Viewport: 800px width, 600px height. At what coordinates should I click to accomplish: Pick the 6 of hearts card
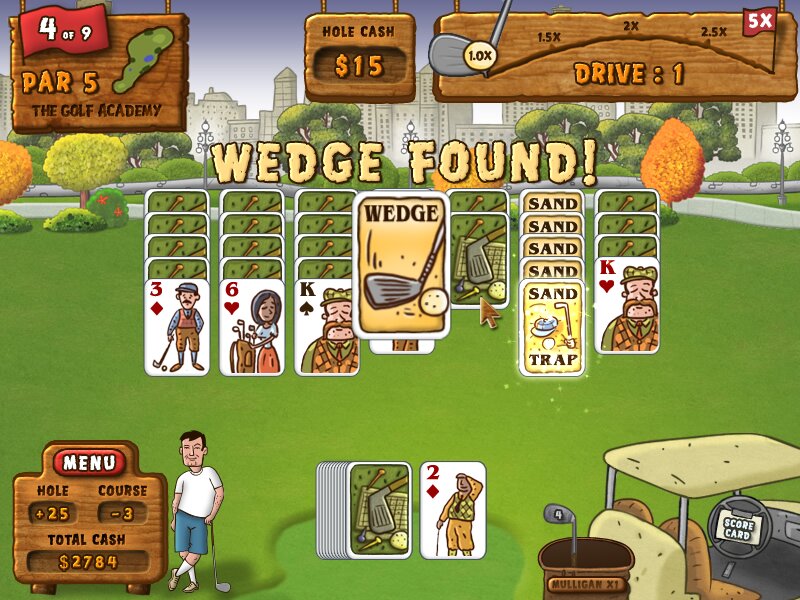251,326
